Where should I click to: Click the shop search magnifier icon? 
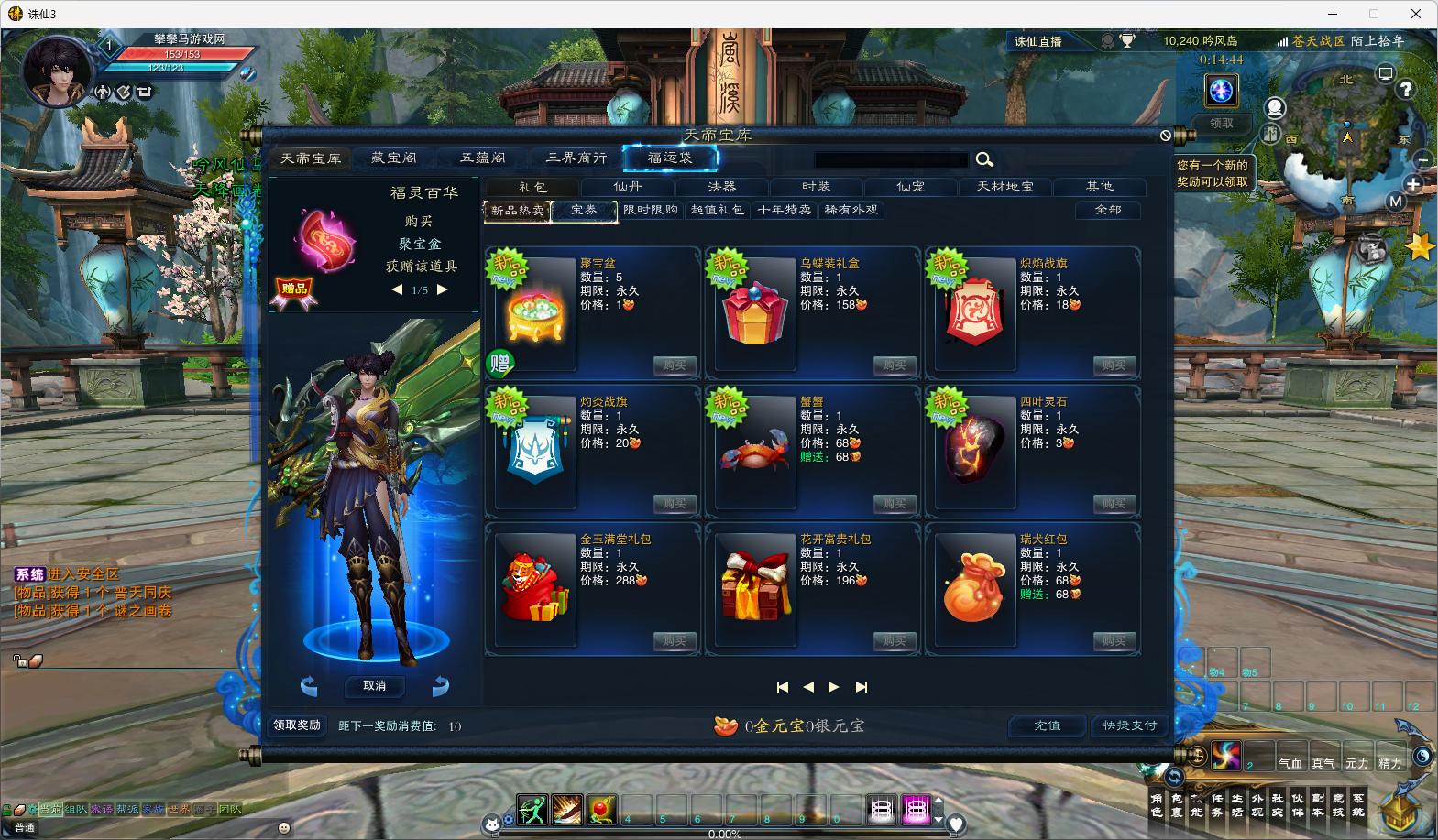tap(984, 160)
